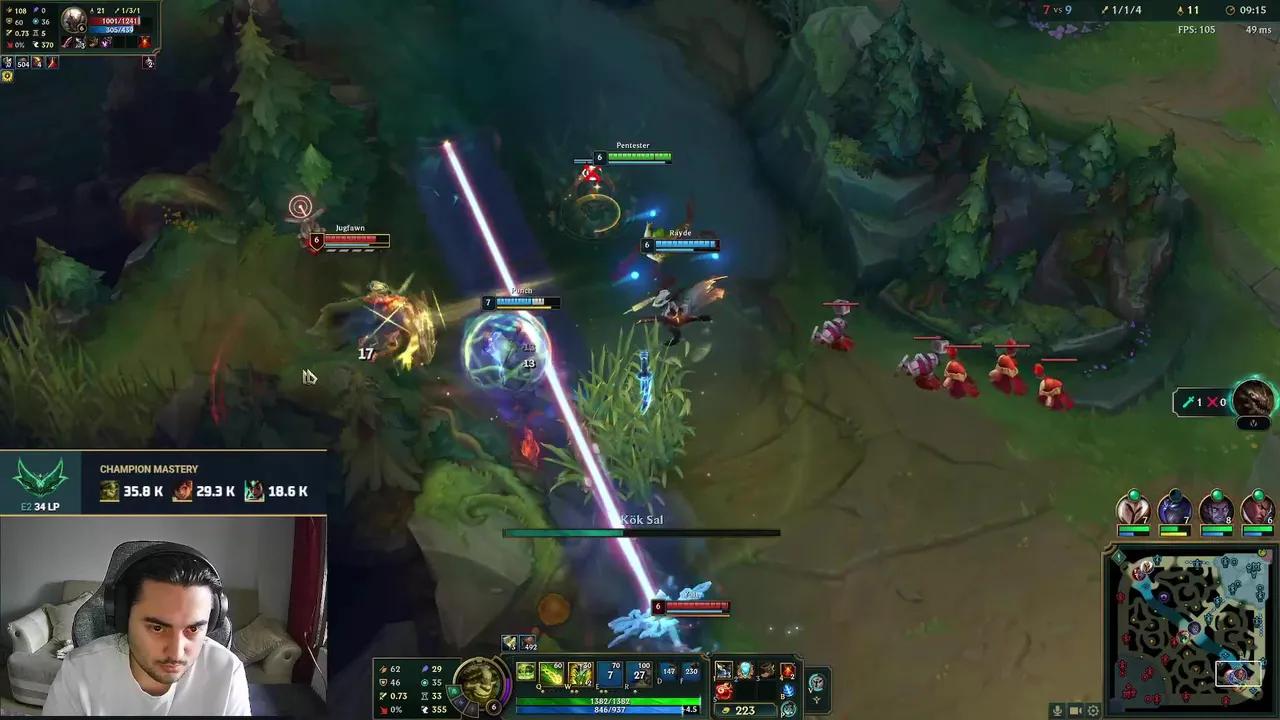Activate the red item in inventory slot 5
Image resolution: width=1280 pixels, height=720 pixels.
(x=724, y=690)
